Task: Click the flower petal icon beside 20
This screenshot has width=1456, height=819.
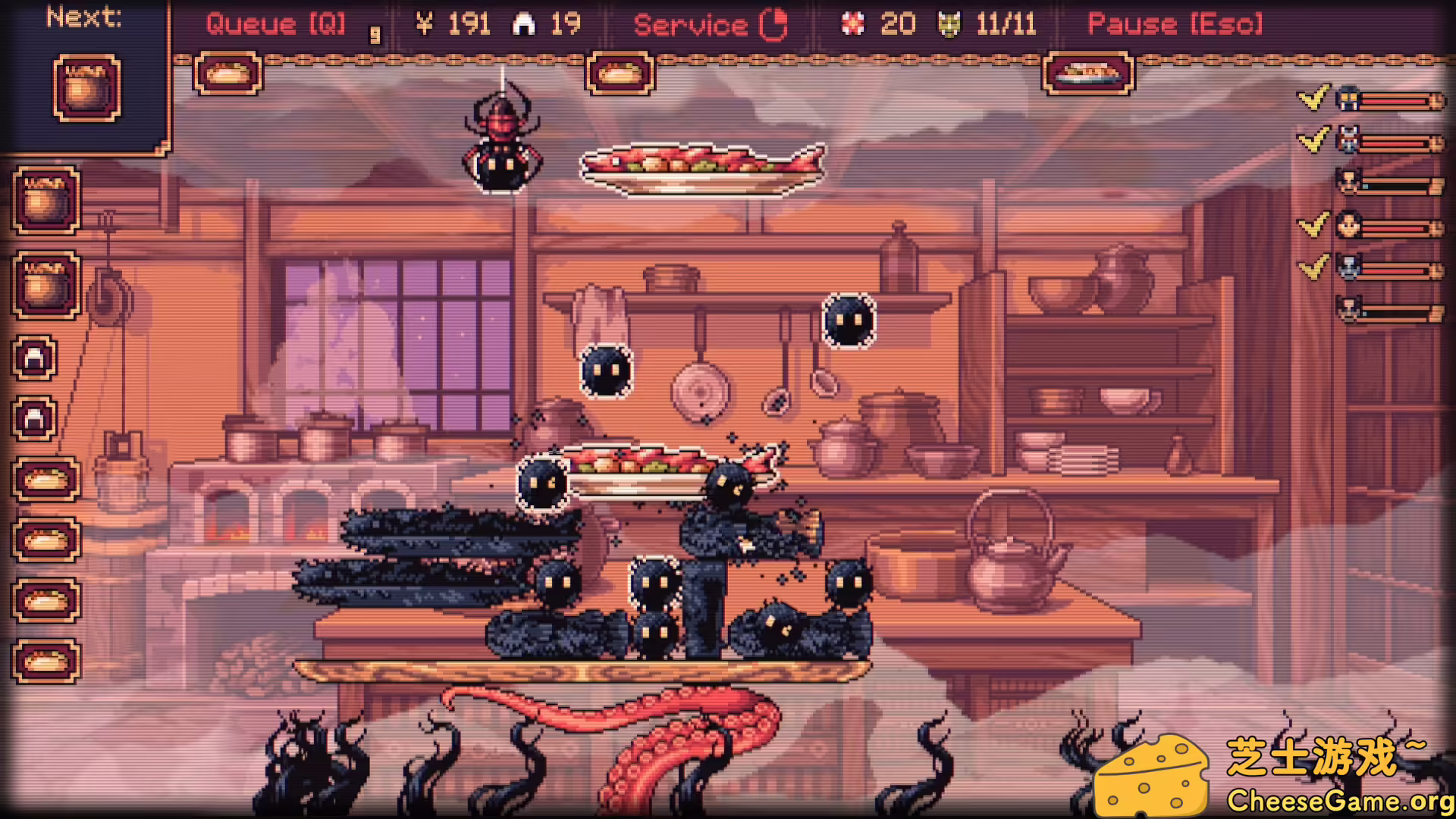Action: [x=854, y=24]
